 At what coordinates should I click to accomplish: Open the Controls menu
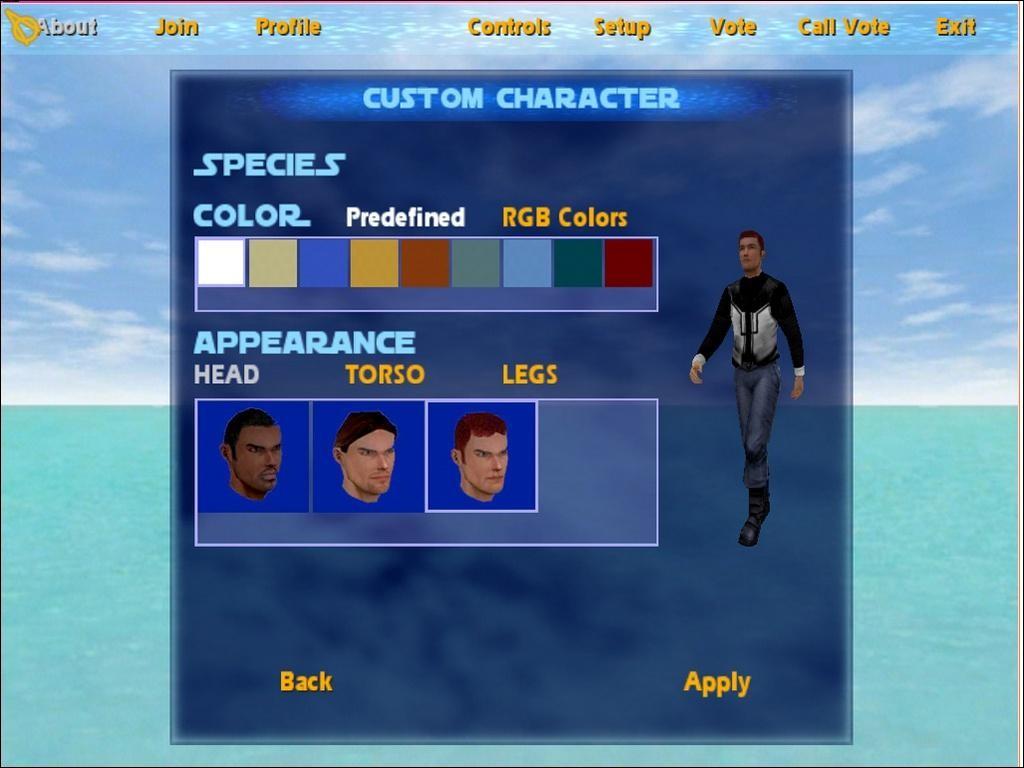point(509,27)
